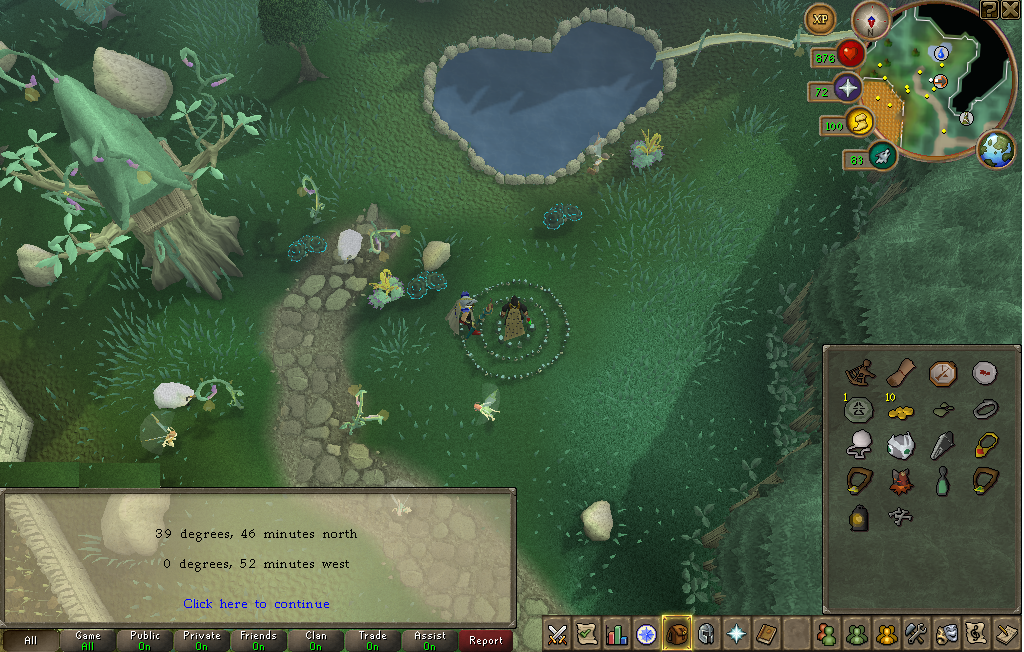Image resolution: width=1024 pixels, height=652 pixels.
Task: Report a player using the Report button
Action: [x=486, y=640]
